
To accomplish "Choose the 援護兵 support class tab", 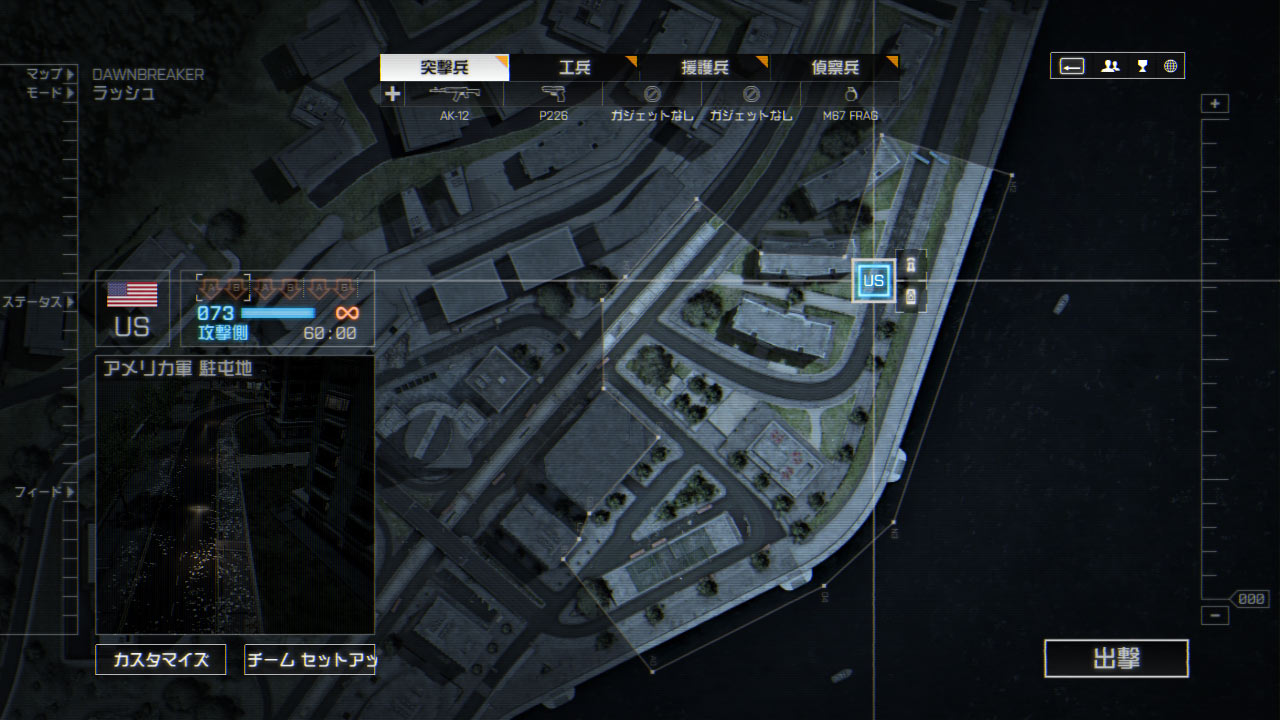I will [x=704, y=68].
